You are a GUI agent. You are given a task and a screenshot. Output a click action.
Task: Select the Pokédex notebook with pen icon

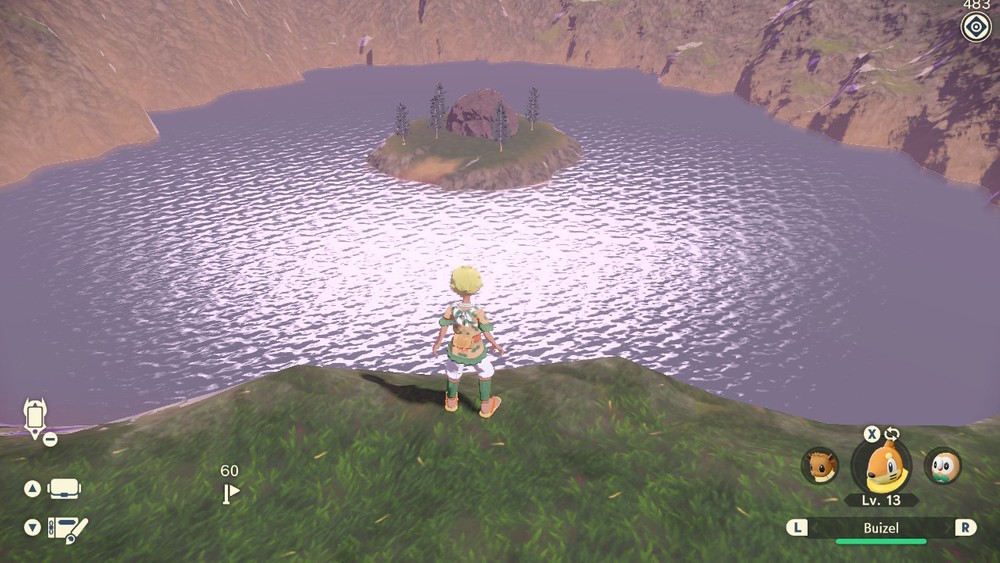click(67, 528)
